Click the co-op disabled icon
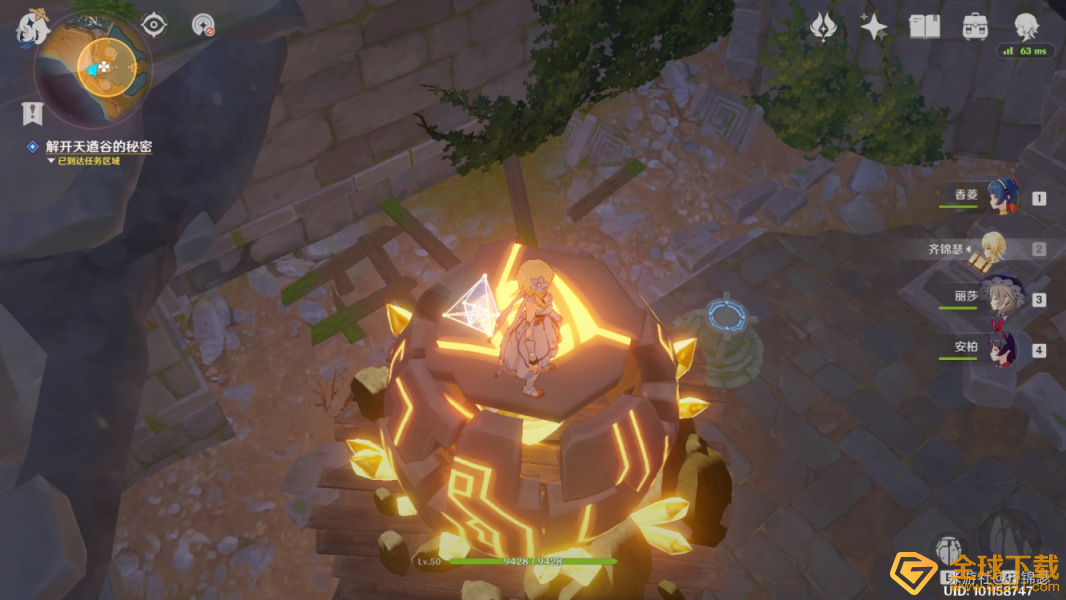 point(203,25)
